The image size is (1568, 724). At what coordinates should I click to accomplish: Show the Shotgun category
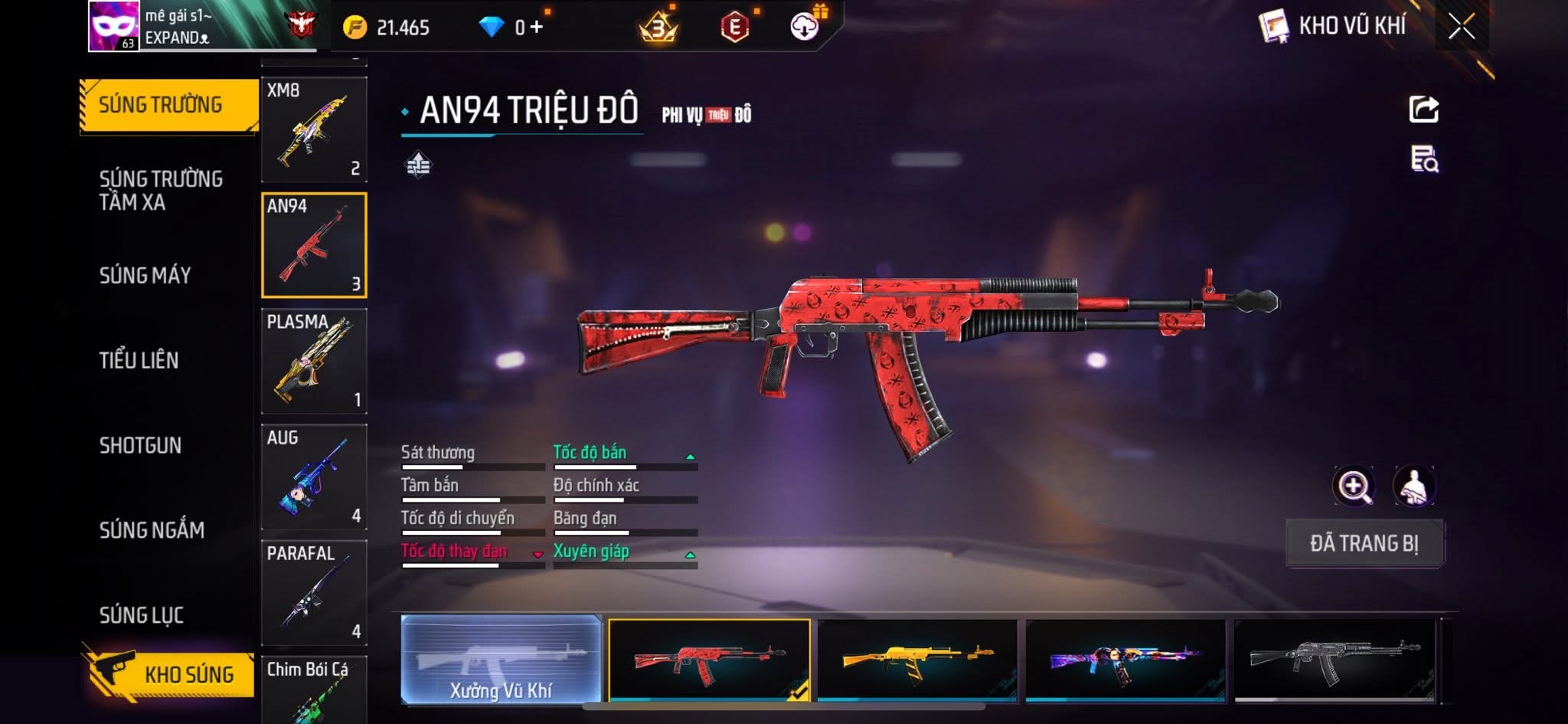(140, 445)
